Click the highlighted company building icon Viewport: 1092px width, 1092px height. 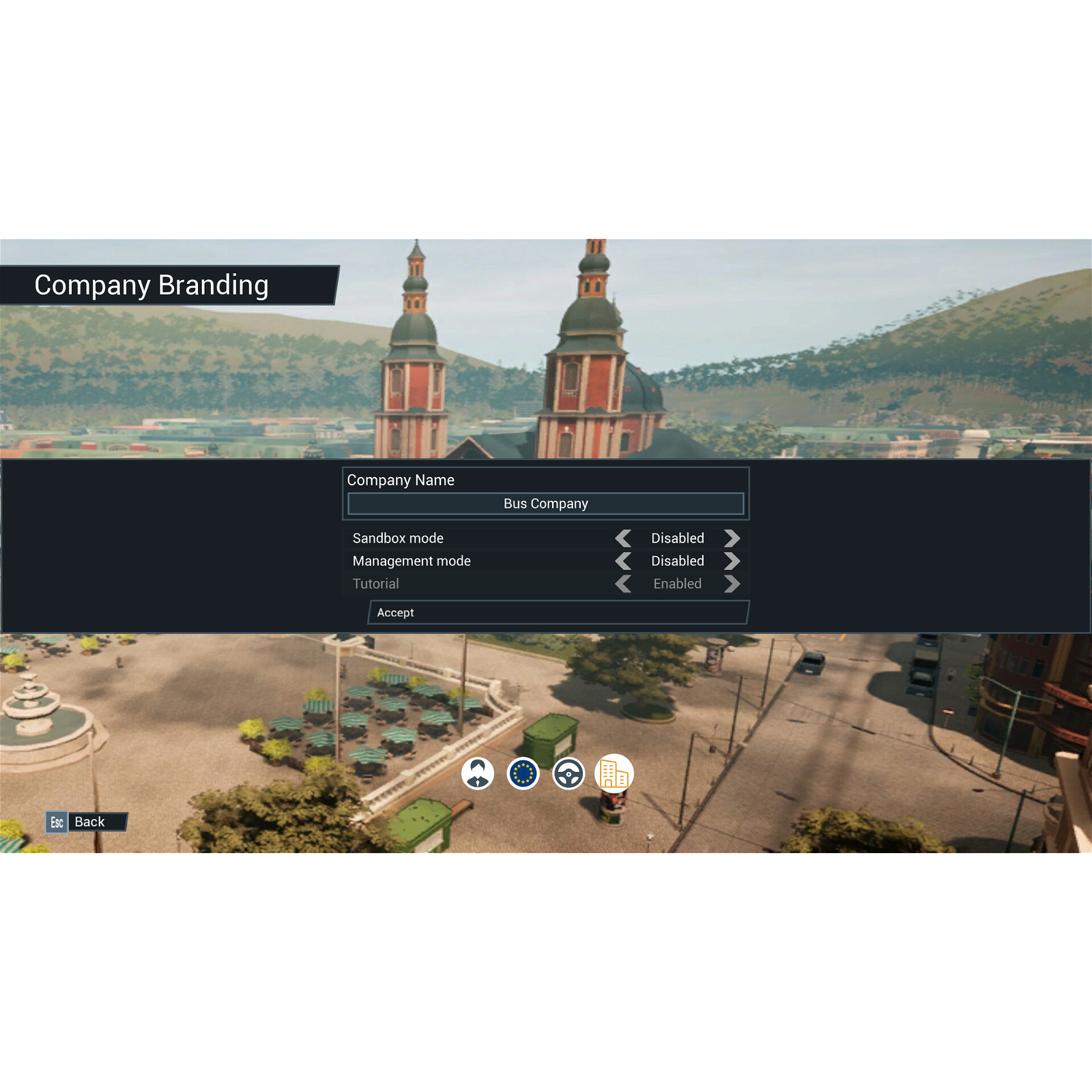click(x=614, y=773)
